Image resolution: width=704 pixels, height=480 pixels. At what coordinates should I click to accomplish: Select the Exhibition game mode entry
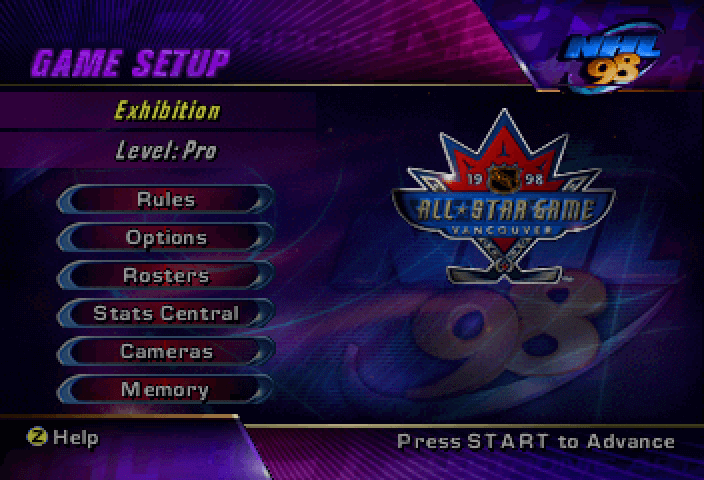166,110
